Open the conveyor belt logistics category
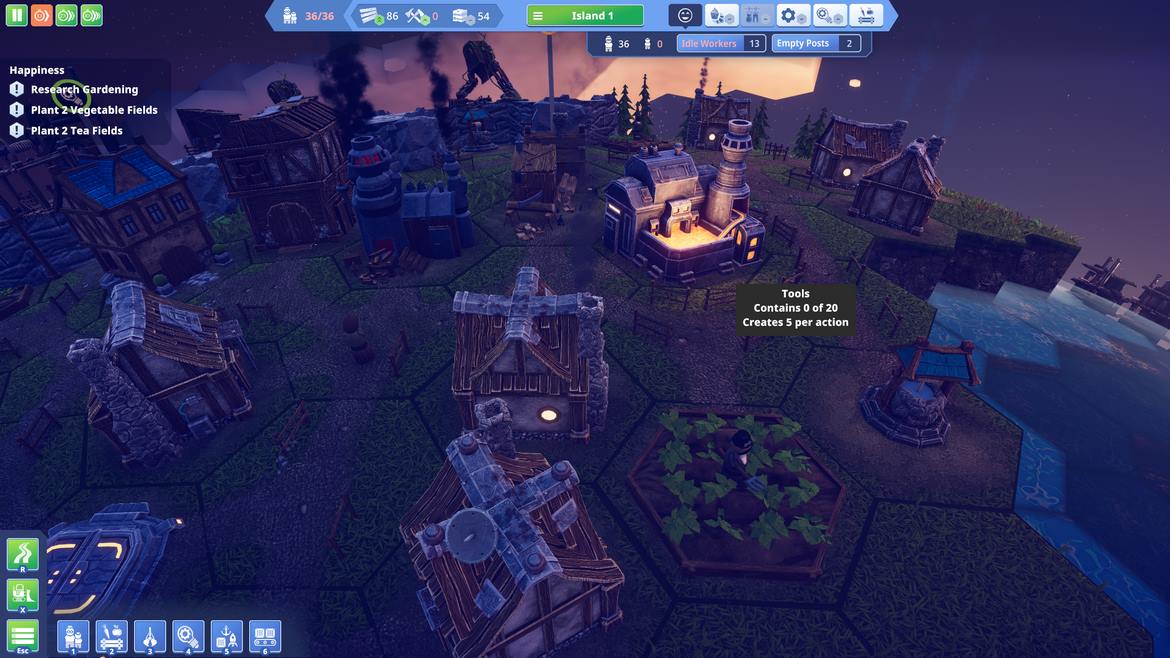The image size is (1170, 658). pos(265,636)
